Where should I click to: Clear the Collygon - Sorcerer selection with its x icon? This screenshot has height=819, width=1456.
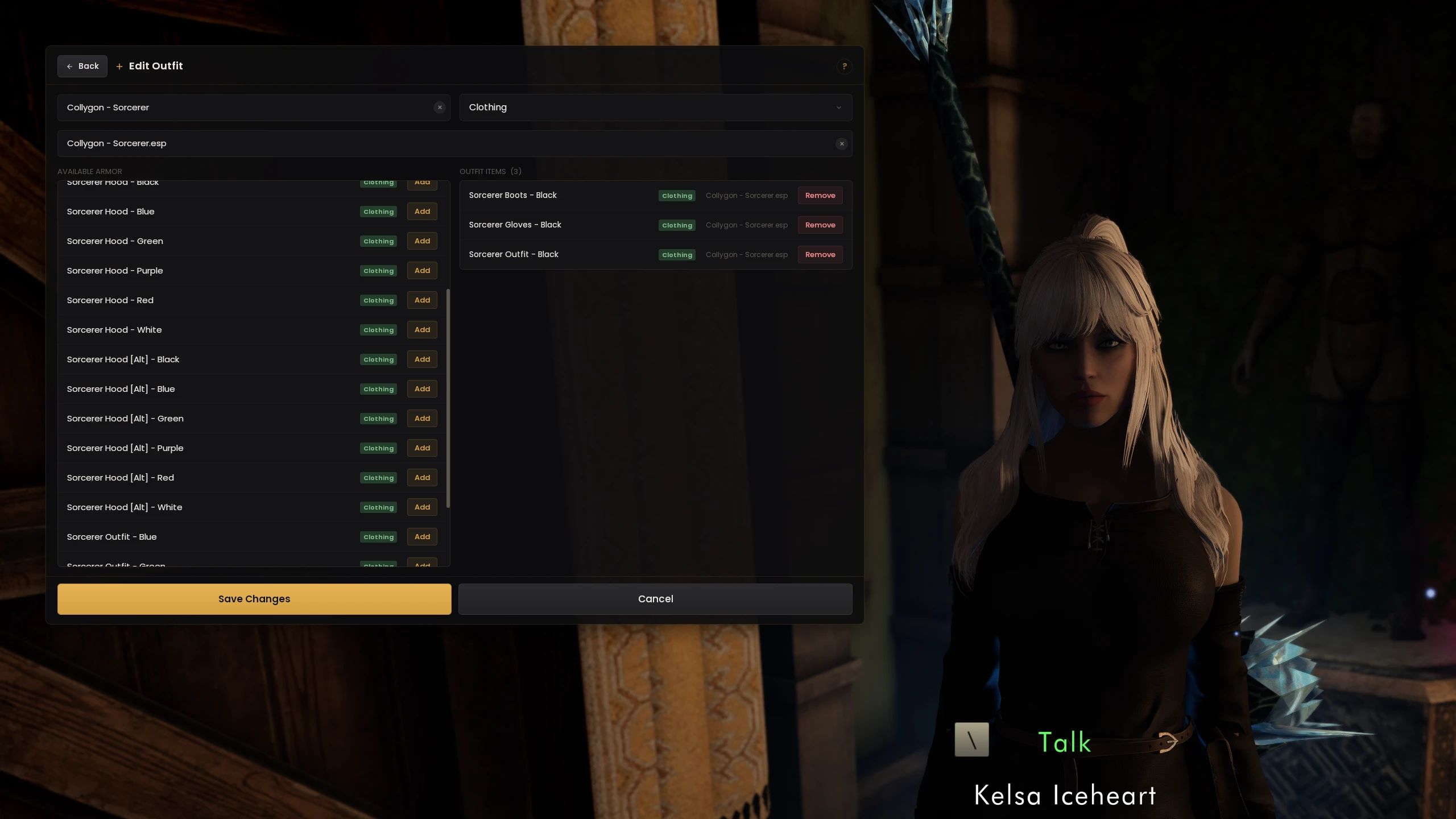coord(440,107)
